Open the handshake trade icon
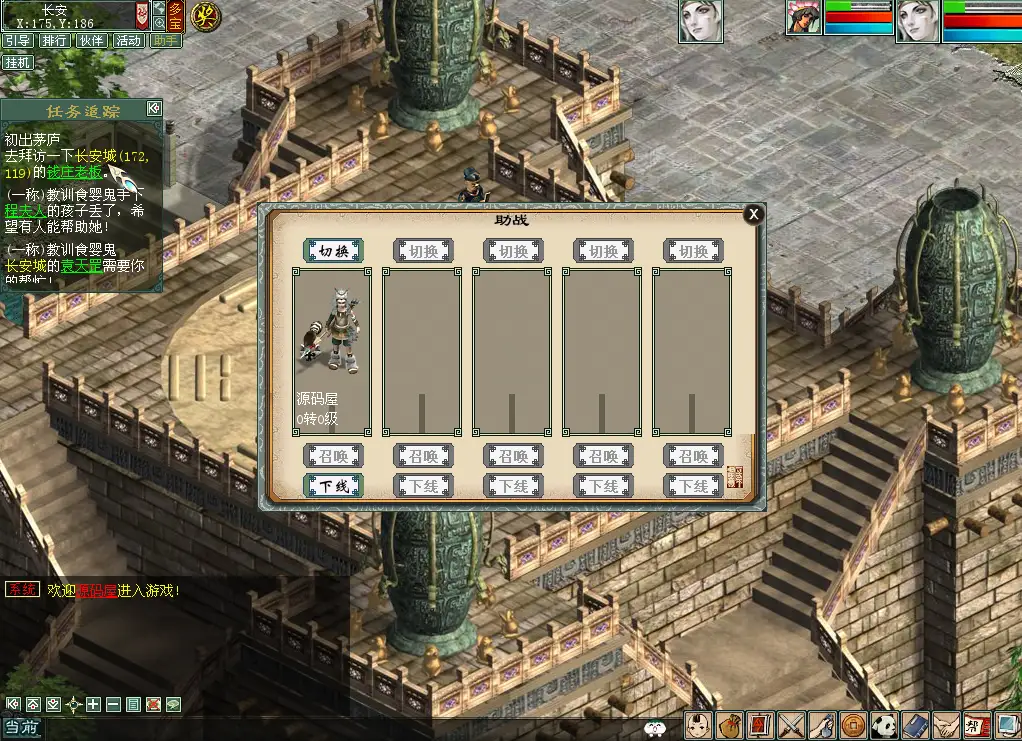The height and width of the screenshot is (741, 1022). (x=945, y=724)
